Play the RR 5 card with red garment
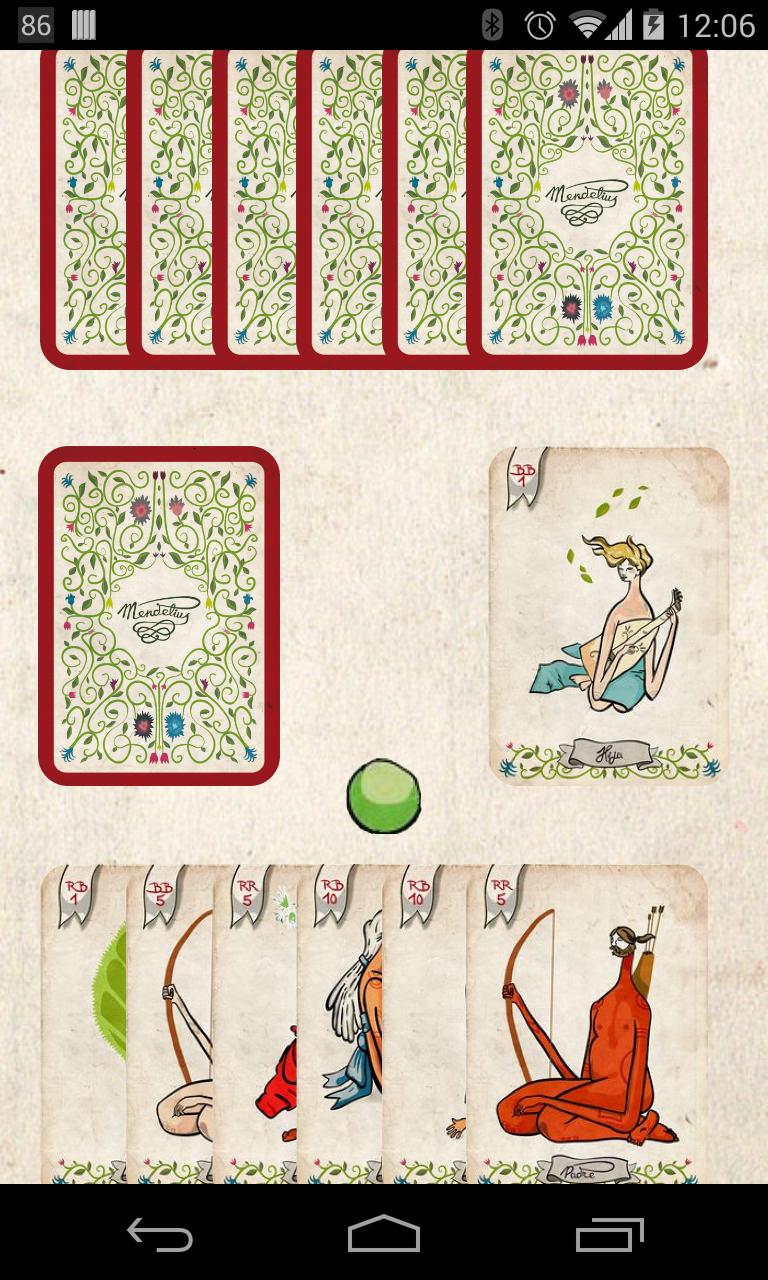The image size is (768, 1280). pos(255,1020)
